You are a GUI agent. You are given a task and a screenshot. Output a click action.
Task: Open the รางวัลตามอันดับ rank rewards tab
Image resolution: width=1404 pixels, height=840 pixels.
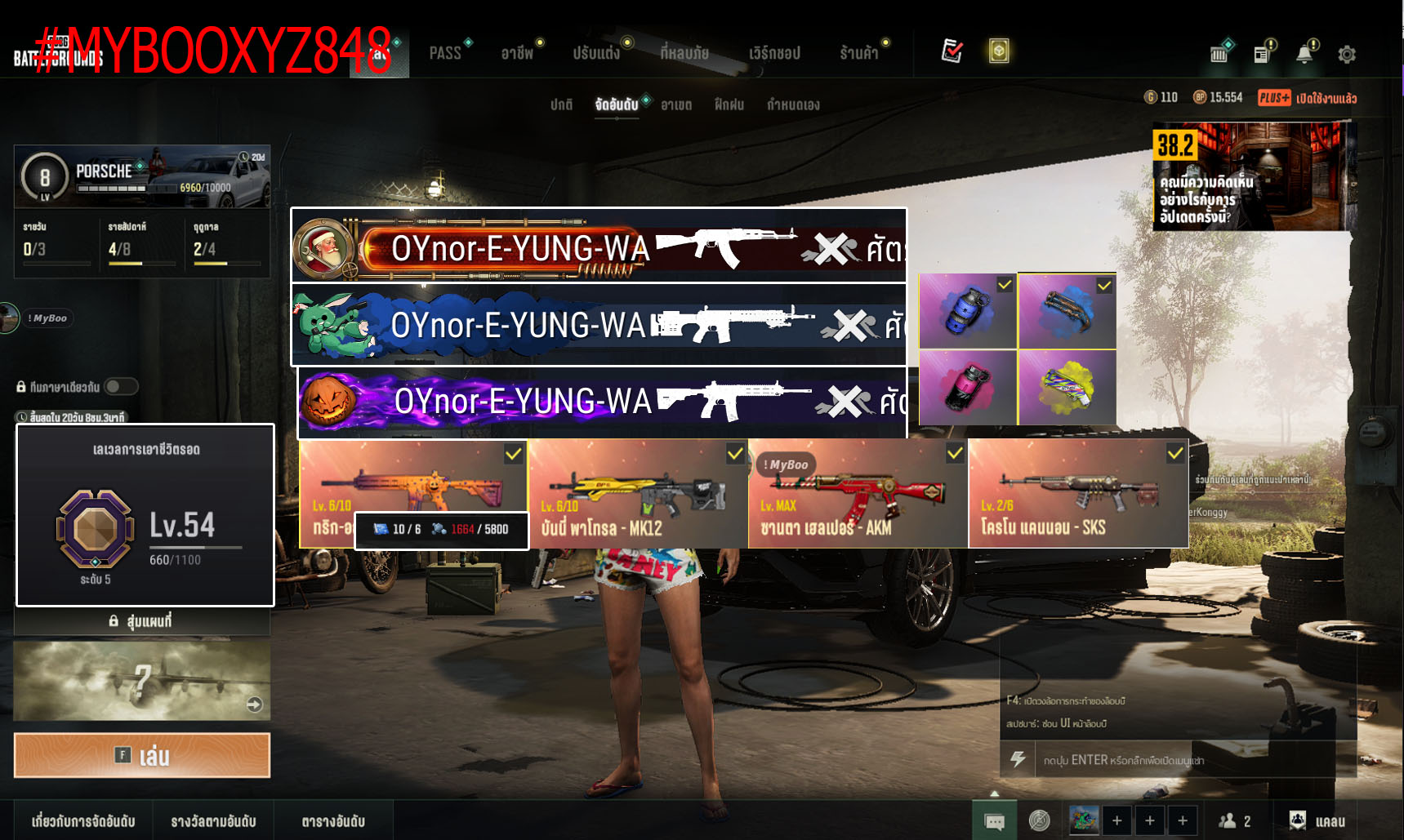(213, 821)
